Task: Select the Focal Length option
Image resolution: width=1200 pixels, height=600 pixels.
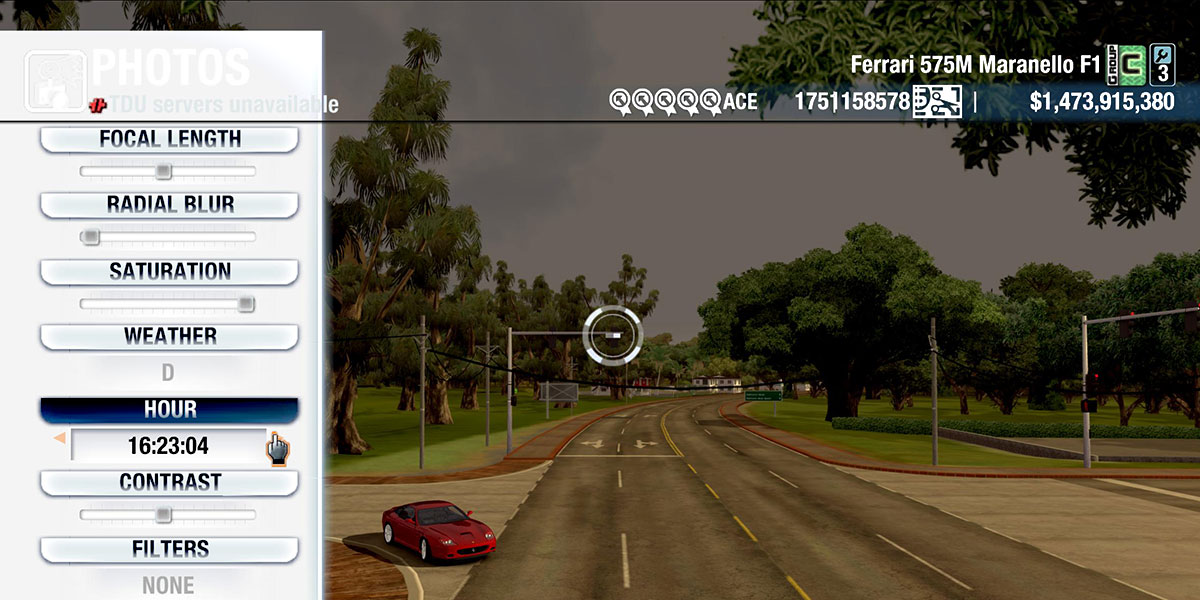Action: pyautogui.click(x=169, y=140)
